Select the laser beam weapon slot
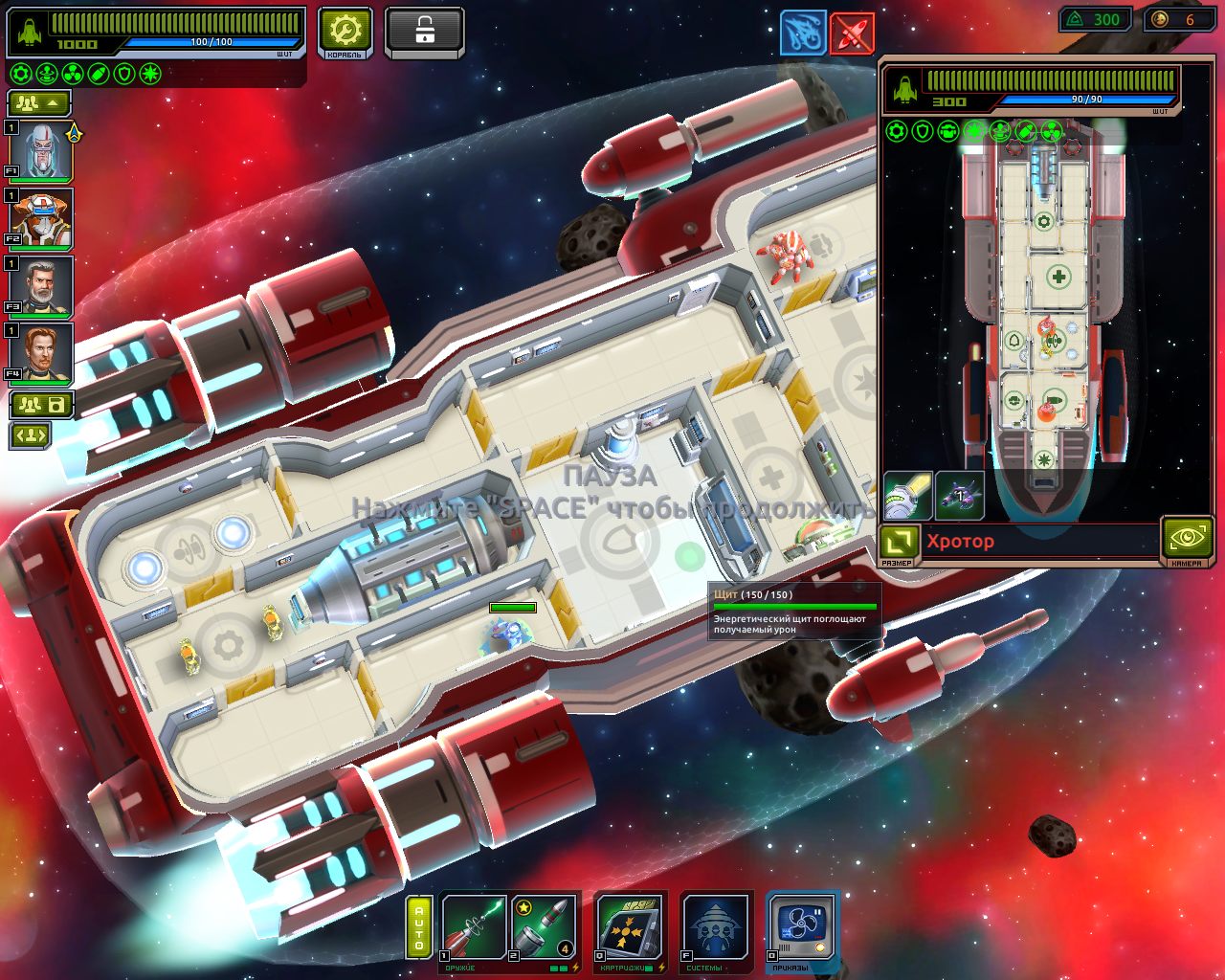The width and height of the screenshot is (1225, 980). [x=474, y=926]
